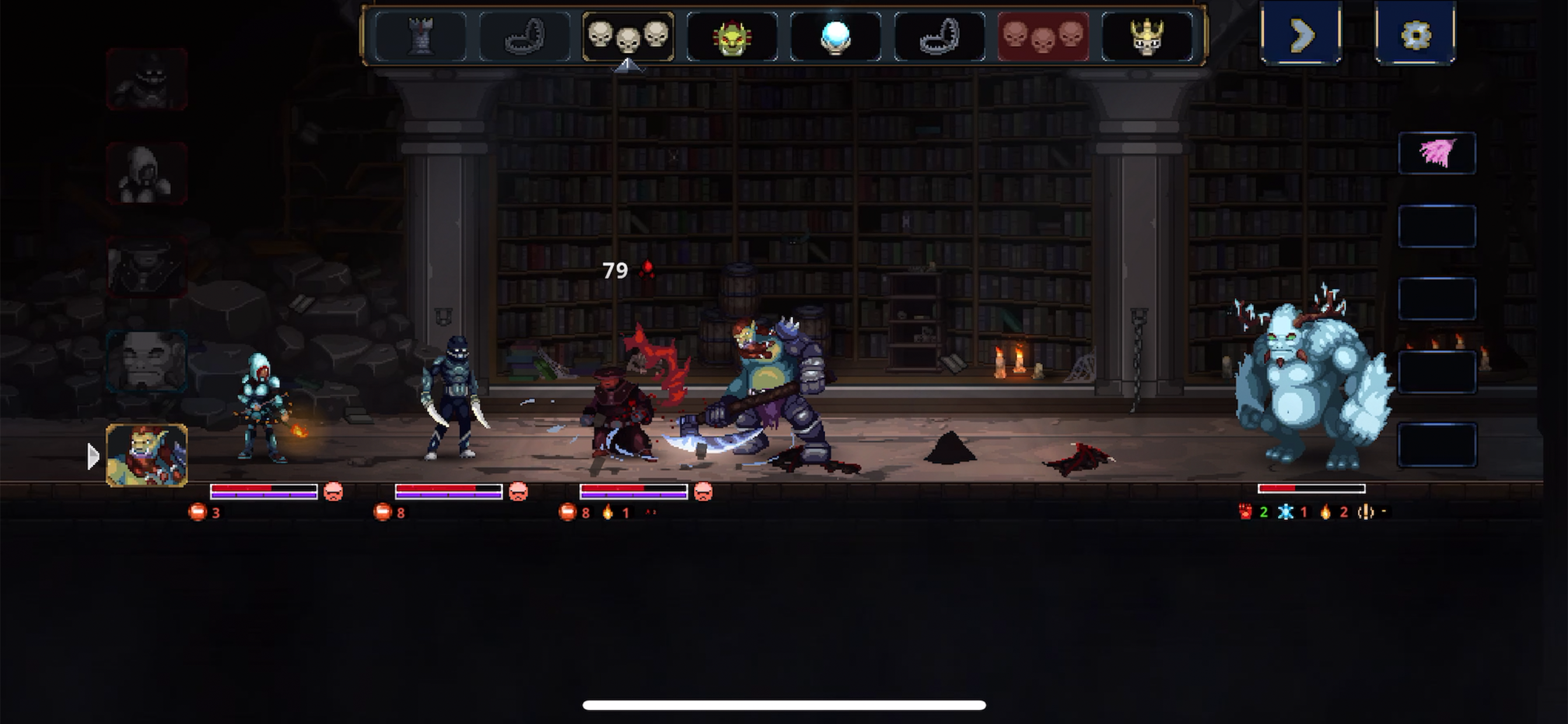This screenshot has height=724, width=1568.
Task: Select the stone-faced bald portrait
Action: pos(146,361)
